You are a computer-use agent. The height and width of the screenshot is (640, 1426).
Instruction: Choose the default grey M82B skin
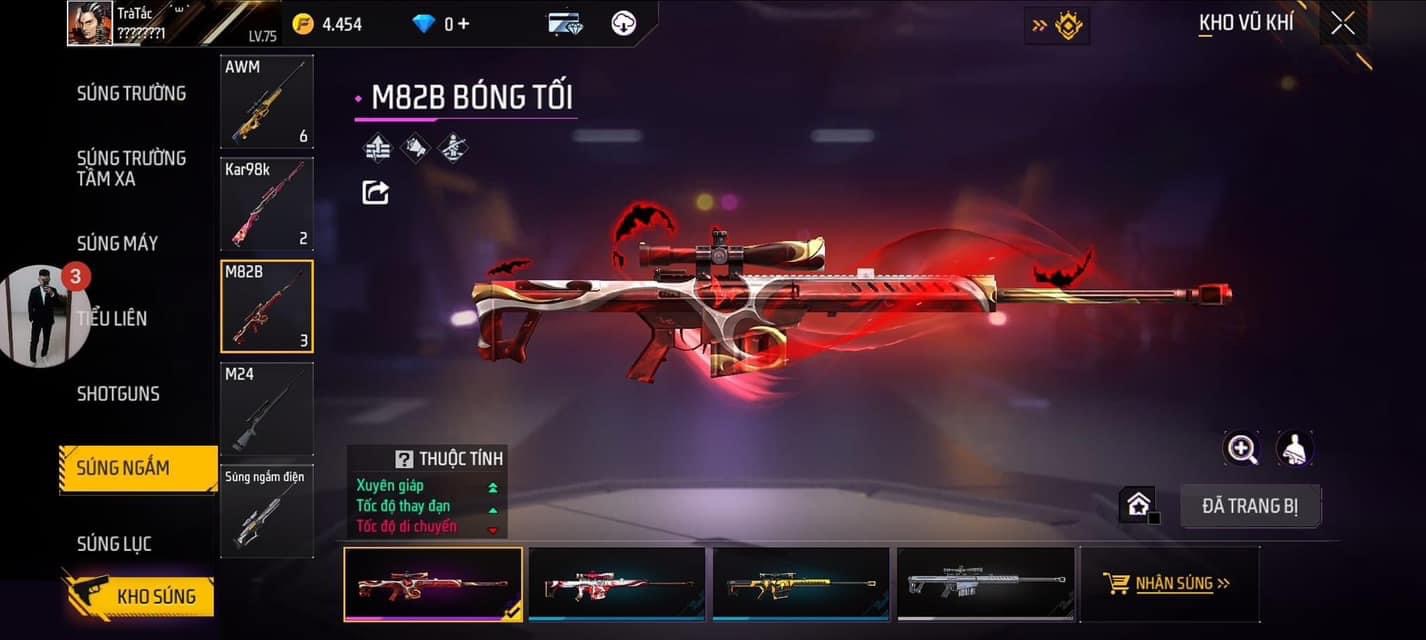point(985,584)
